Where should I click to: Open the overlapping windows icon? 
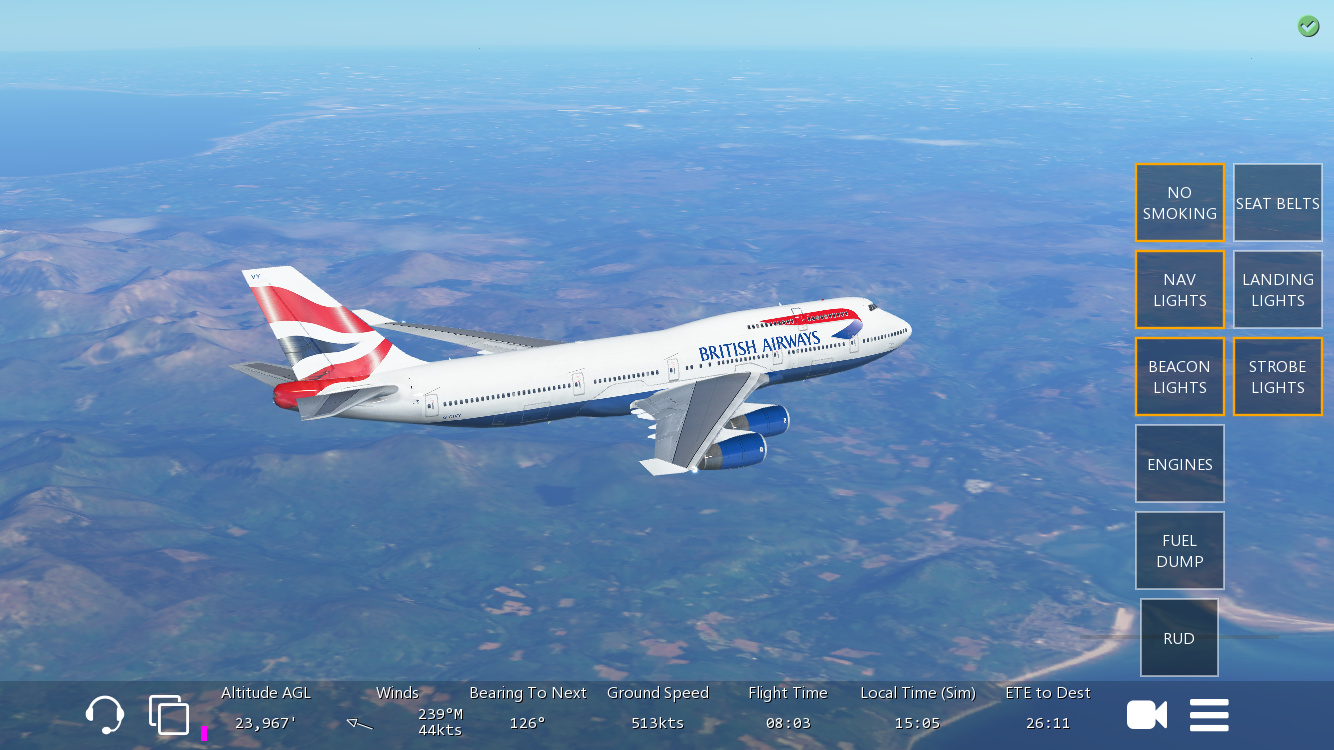pos(169,715)
